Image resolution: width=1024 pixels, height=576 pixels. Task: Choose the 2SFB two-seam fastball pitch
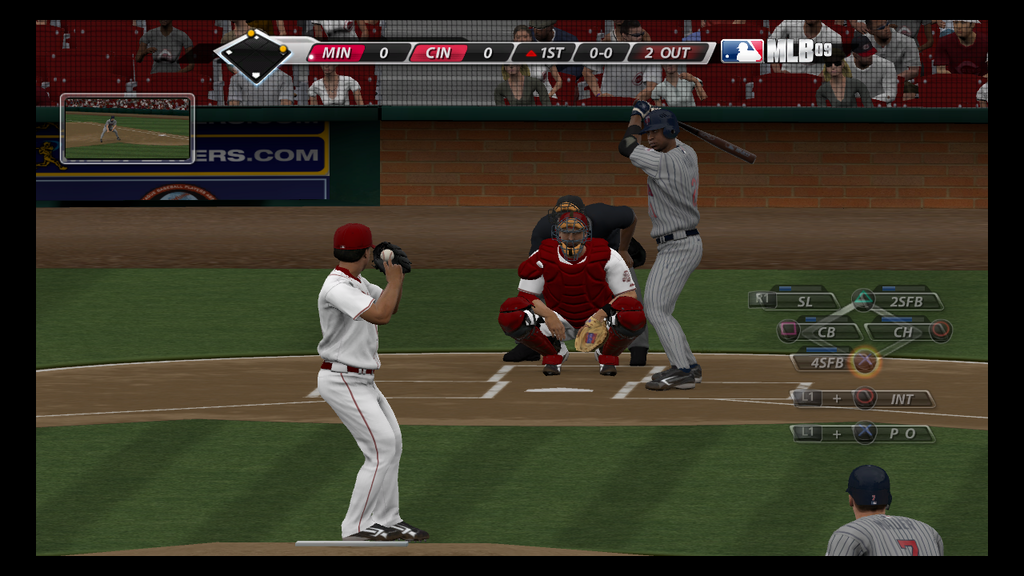905,300
